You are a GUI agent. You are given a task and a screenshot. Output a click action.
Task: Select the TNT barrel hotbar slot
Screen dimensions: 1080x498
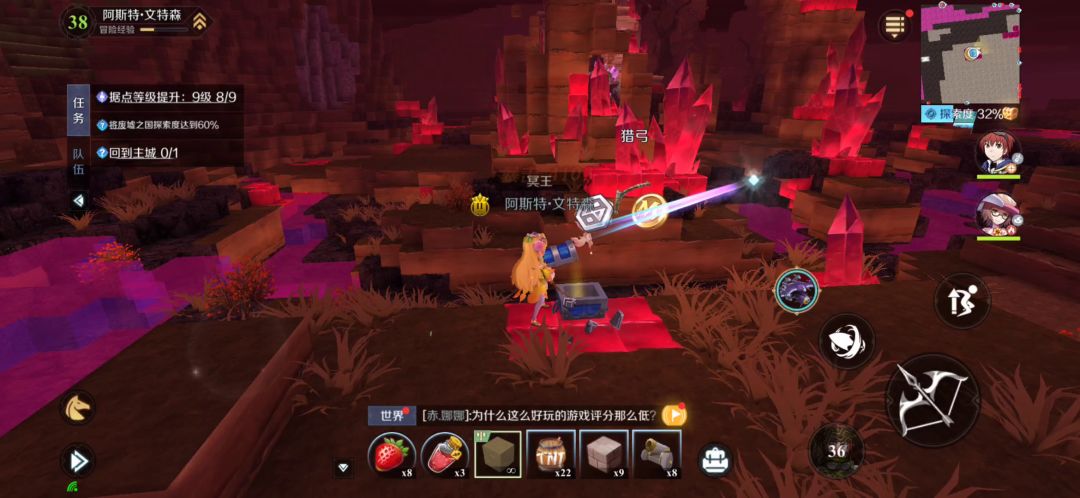pos(551,456)
